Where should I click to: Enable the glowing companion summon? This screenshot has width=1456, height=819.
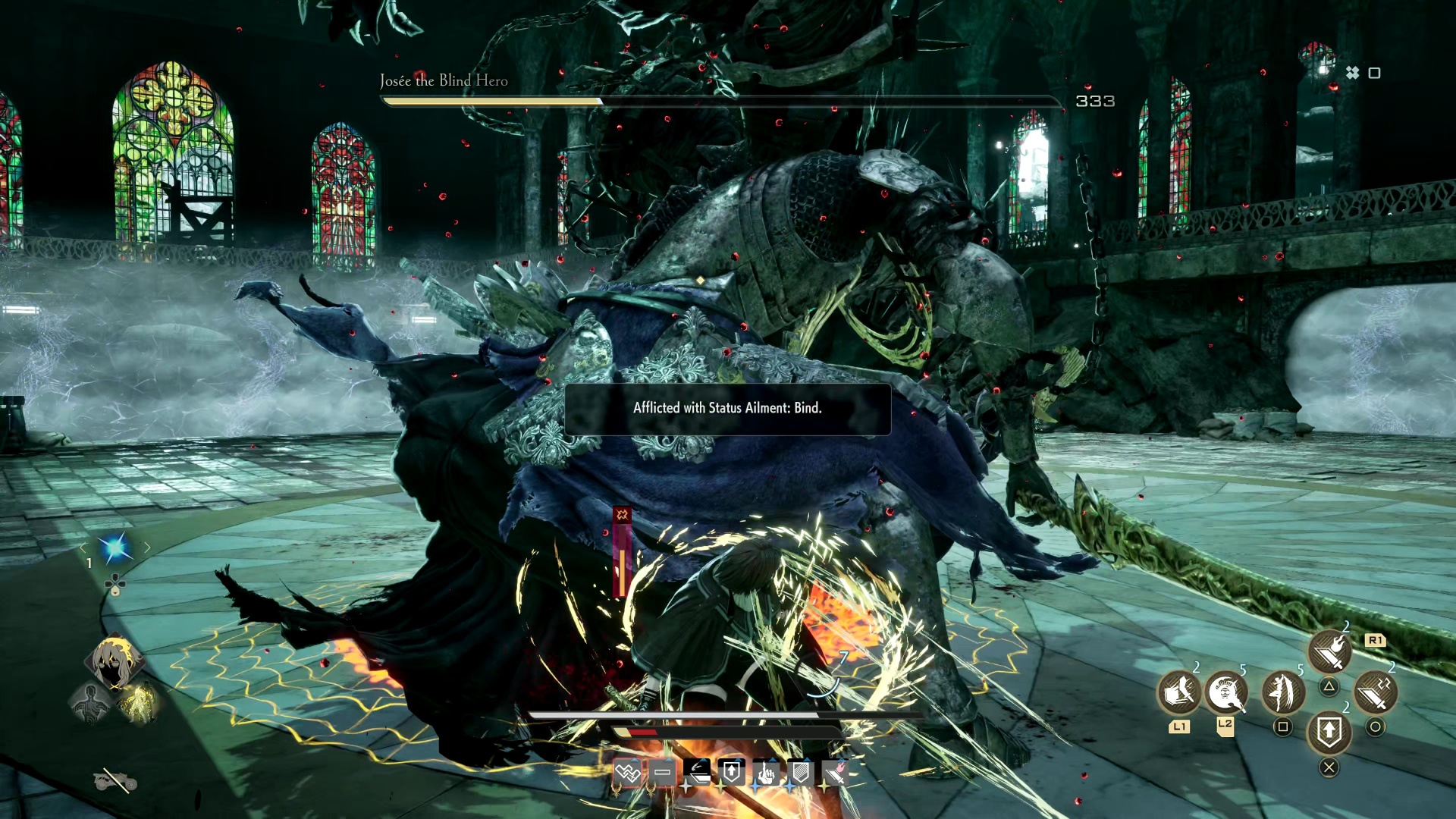[142, 702]
